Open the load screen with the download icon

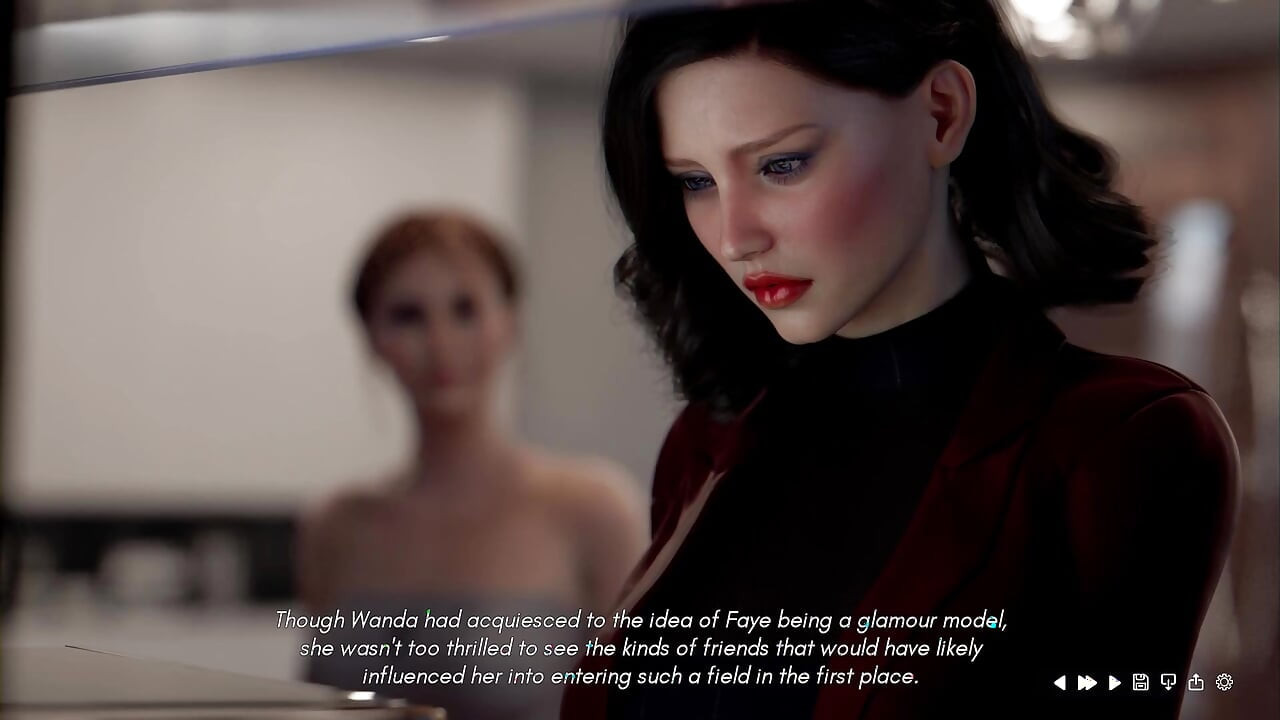1167,682
